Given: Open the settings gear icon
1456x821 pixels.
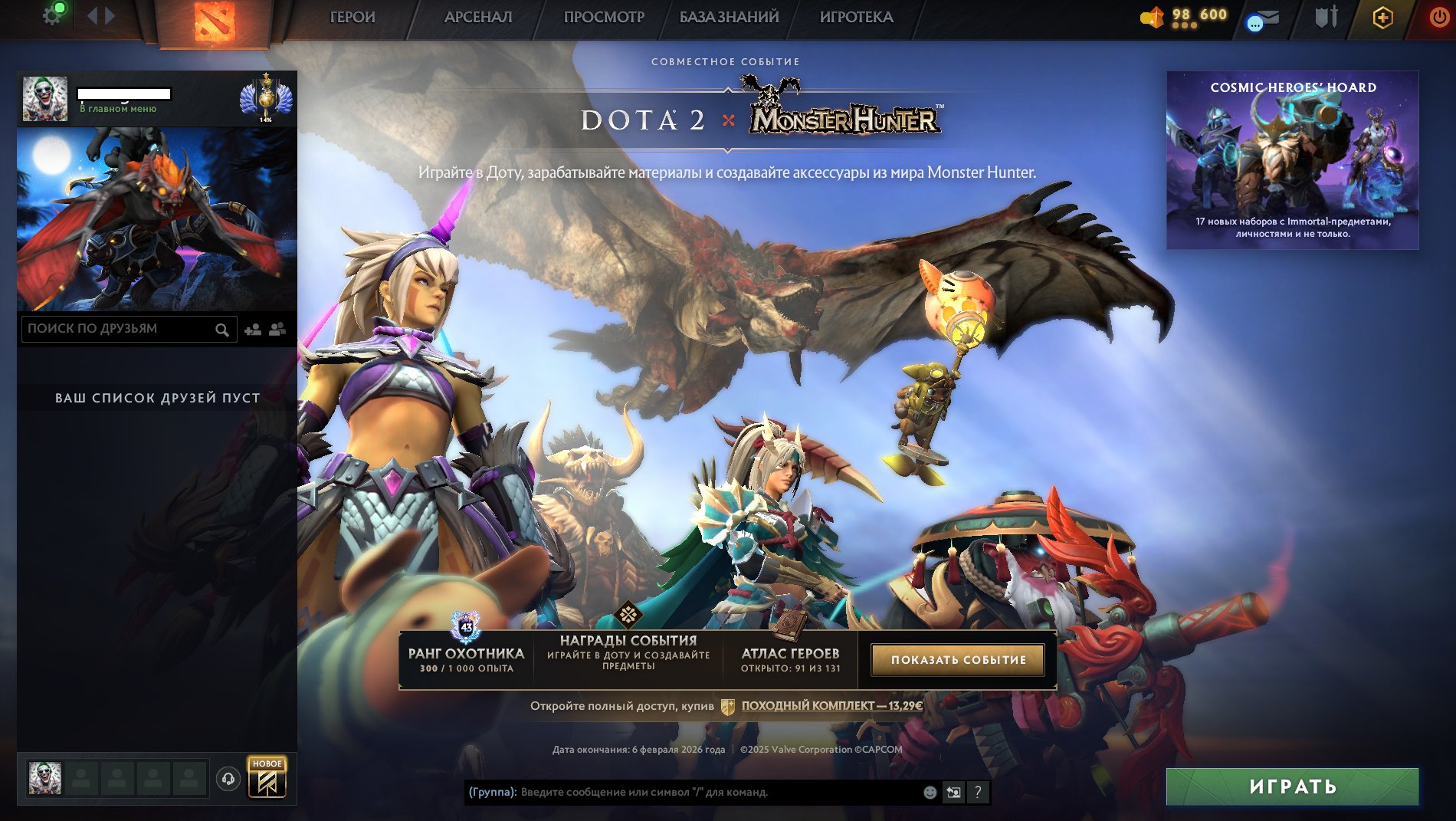Looking at the screenshot, I should pyautogui.click(x=52, y=15).
